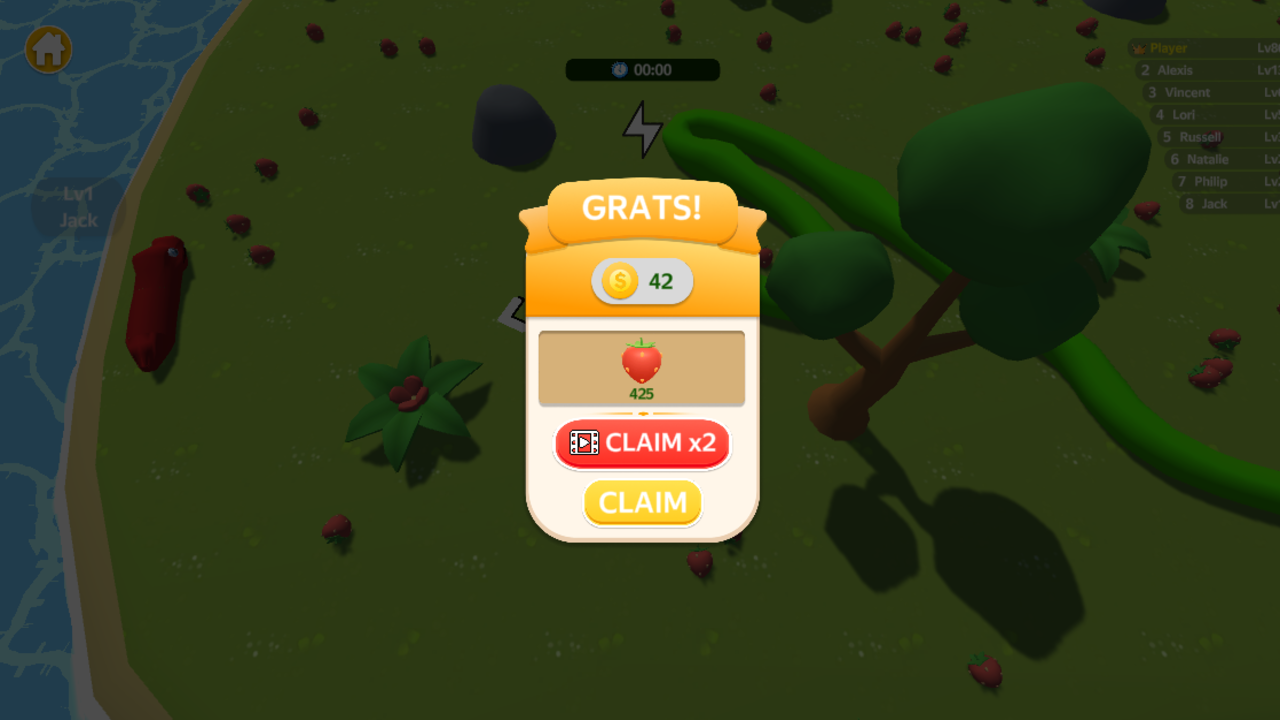Select the strawberry reward icon showing 425

(x=641, y=363)
